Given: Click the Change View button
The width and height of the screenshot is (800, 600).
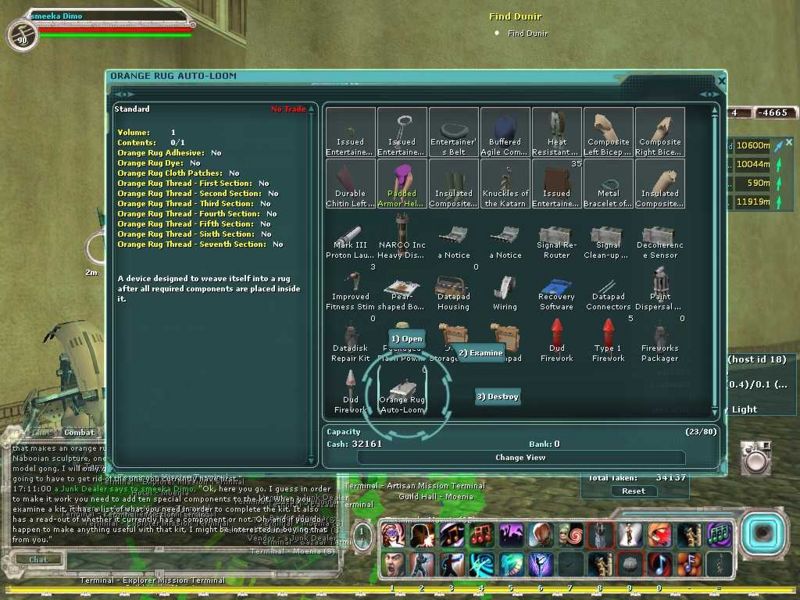Looking at the screenshot, I should click(520, 457).
